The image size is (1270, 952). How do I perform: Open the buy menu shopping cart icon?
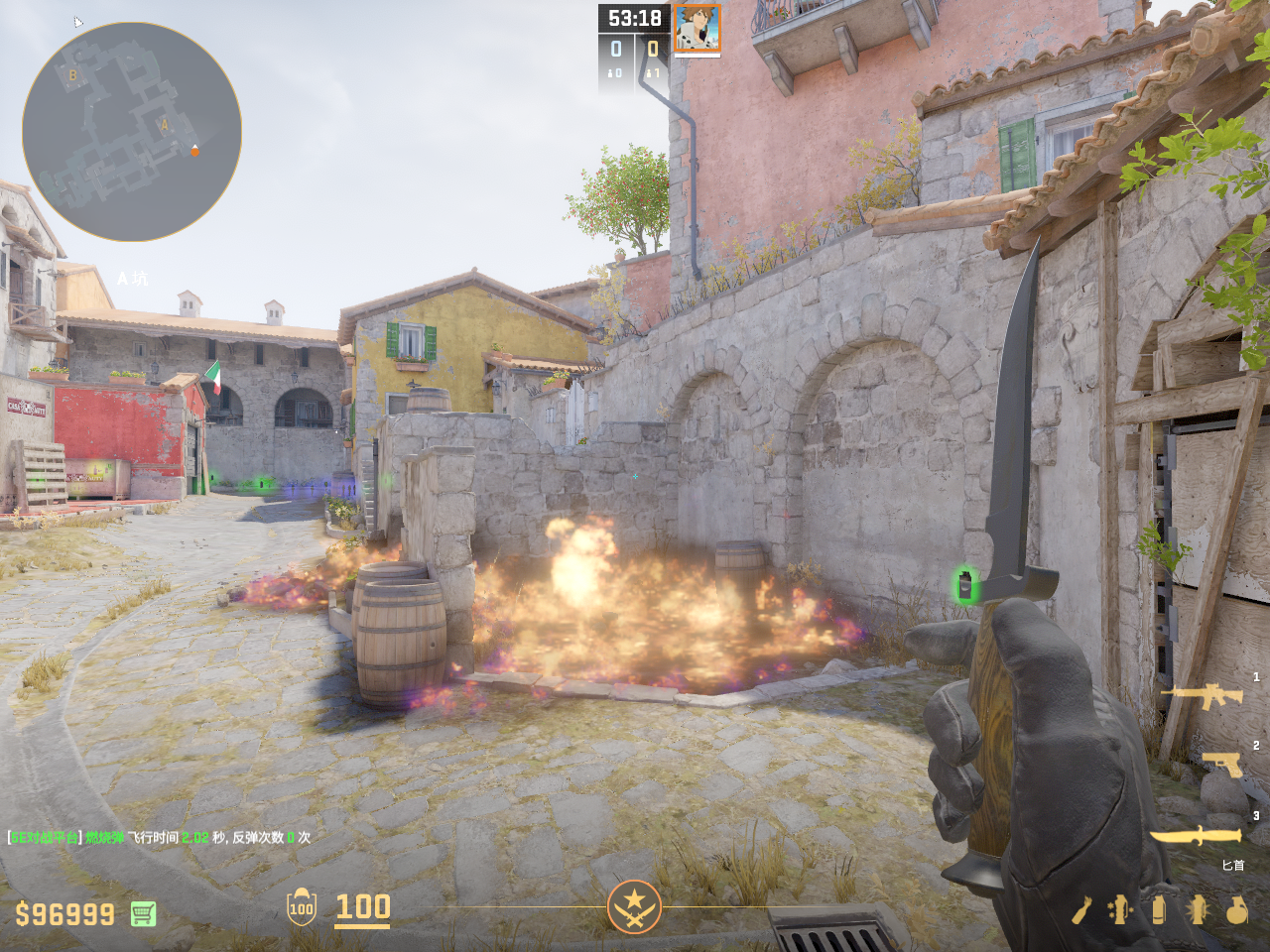(x=143, y=913)
